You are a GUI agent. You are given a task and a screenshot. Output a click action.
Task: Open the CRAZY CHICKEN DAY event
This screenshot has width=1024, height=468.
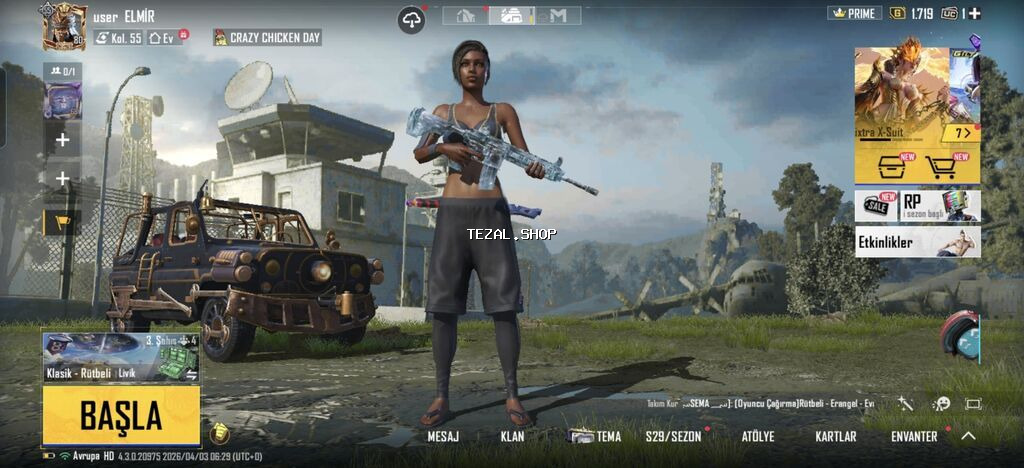click(x=267, y=37)
